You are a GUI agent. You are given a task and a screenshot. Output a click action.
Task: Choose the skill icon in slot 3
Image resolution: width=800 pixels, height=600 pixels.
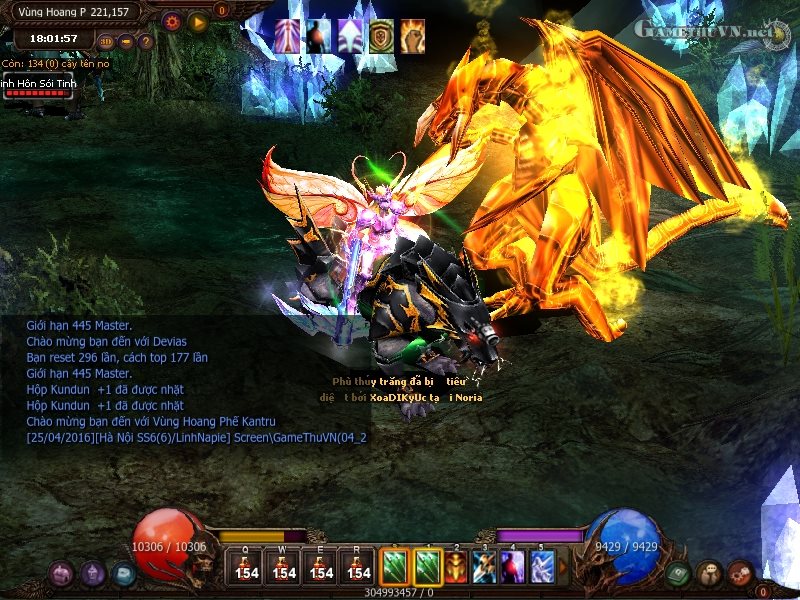pos(485,566)
